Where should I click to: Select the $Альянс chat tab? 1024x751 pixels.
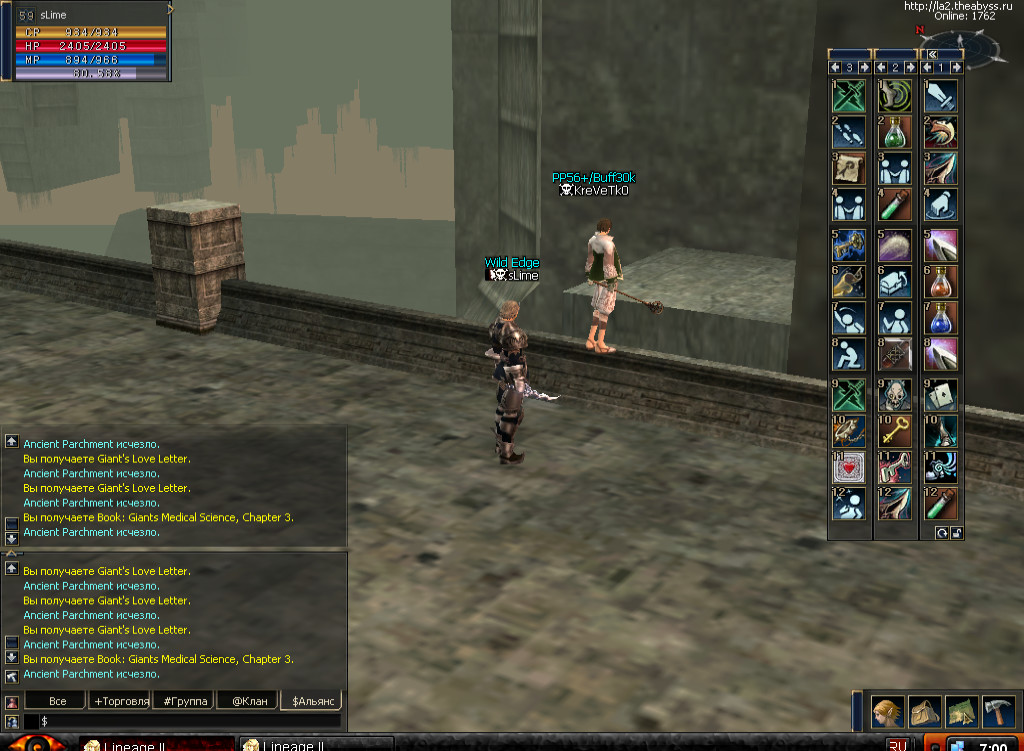[x=313, y=701]
